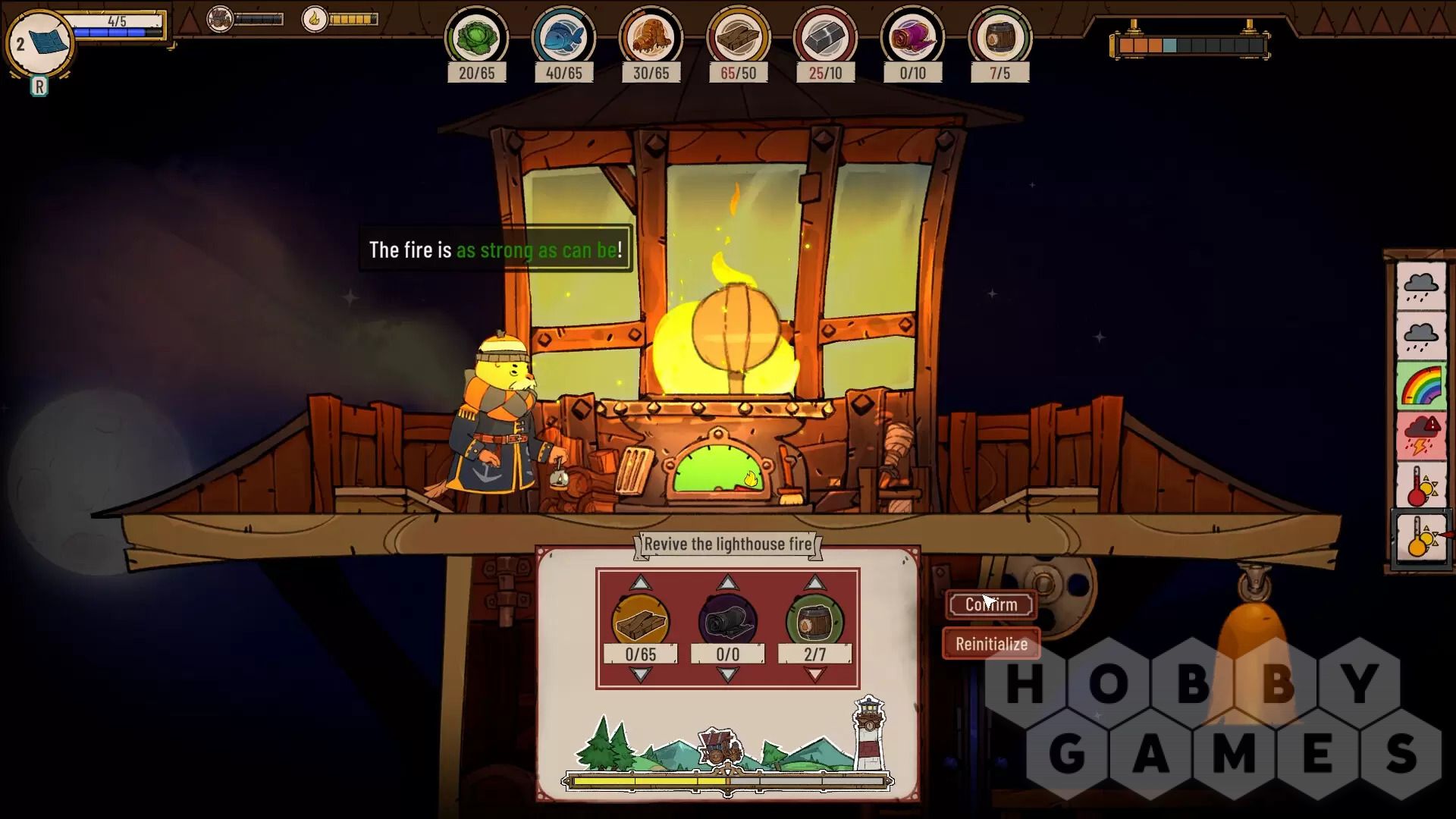Increase the barrel fuel amount

814,583
